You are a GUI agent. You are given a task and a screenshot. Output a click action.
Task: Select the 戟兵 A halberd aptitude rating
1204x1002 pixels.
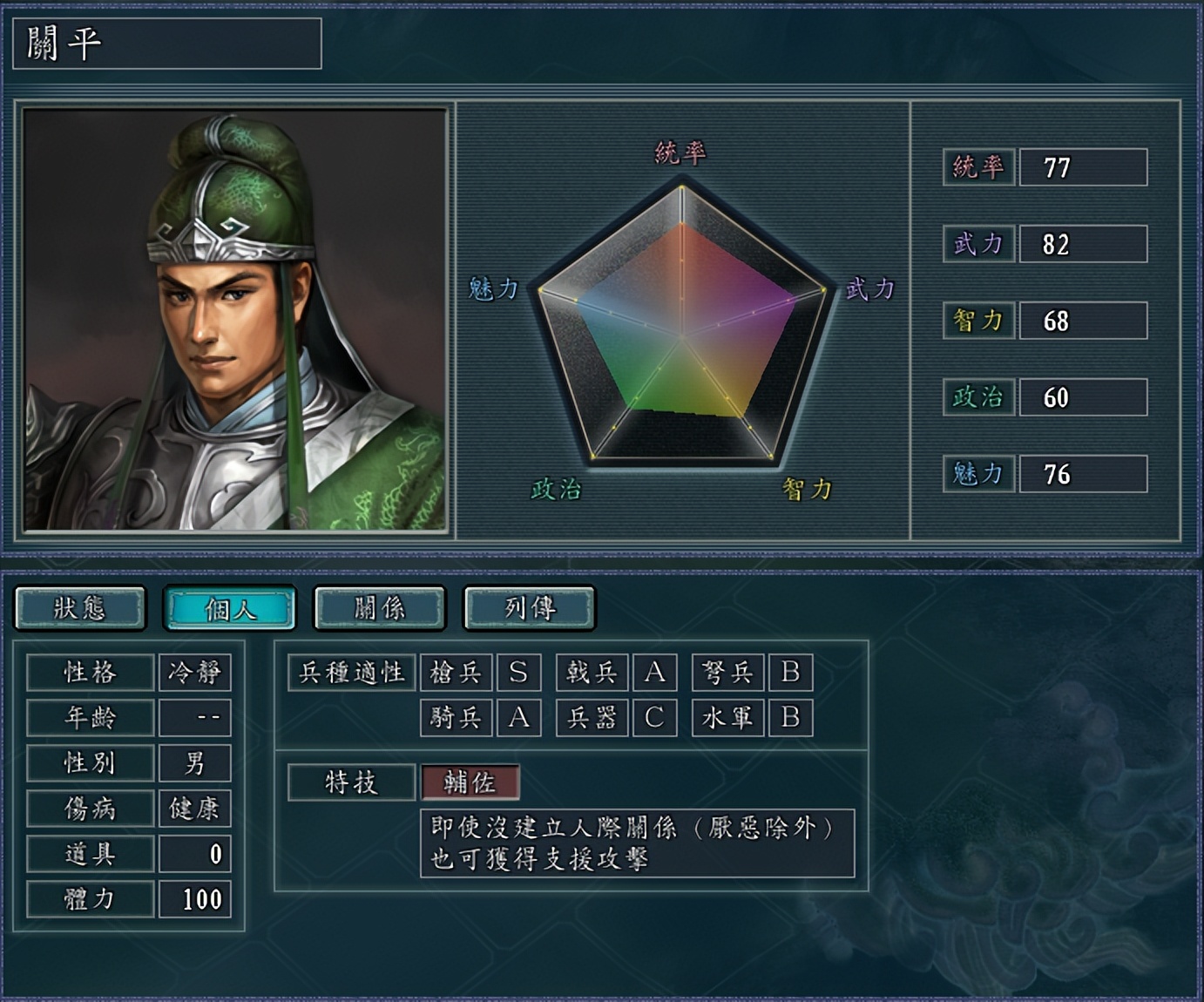pyautogui.click(x=655, y=672)
